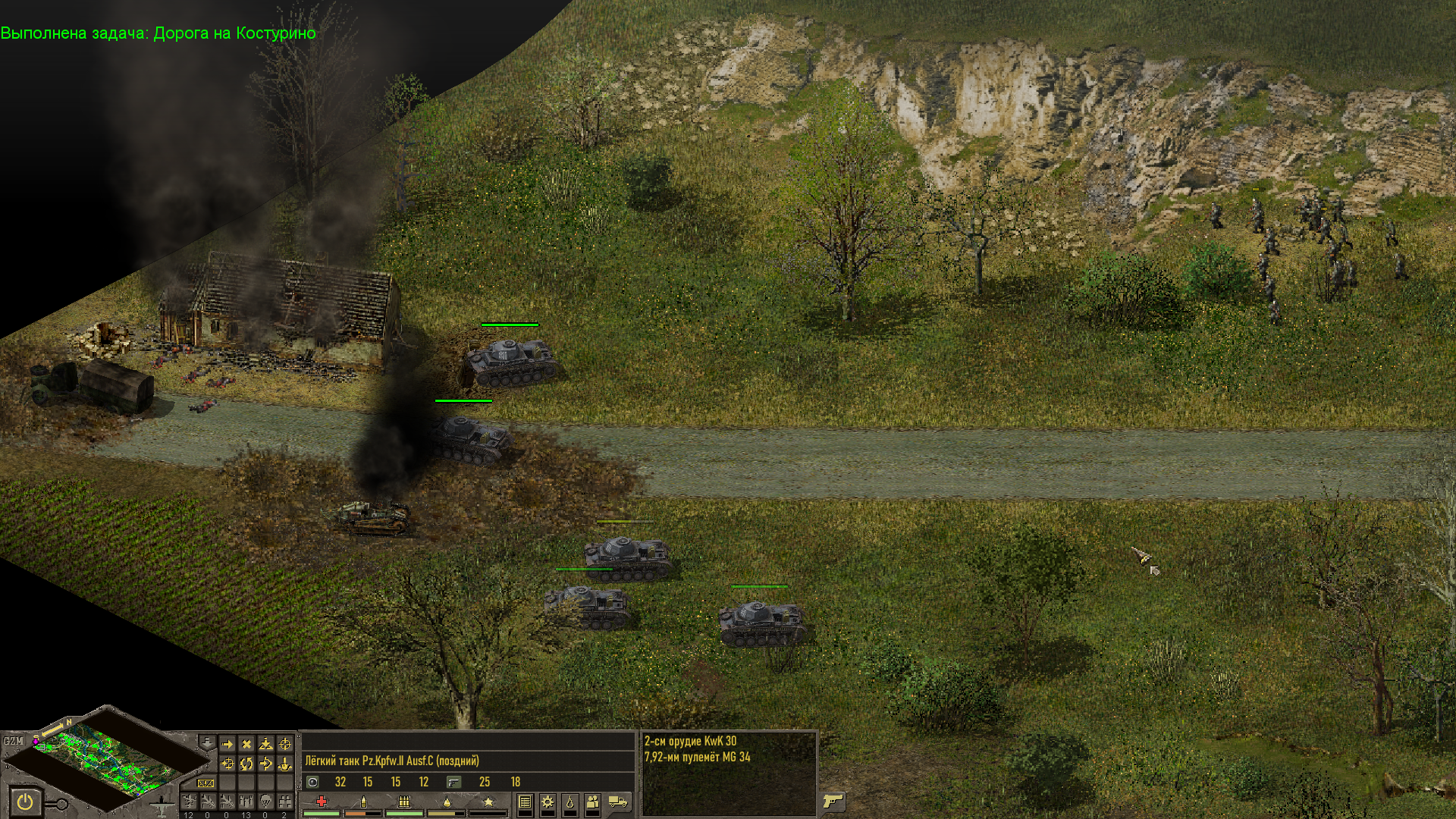This screenshot has height=819, width=1456.
Task: Issue the move order arrow command
Action: coord(227,745)
